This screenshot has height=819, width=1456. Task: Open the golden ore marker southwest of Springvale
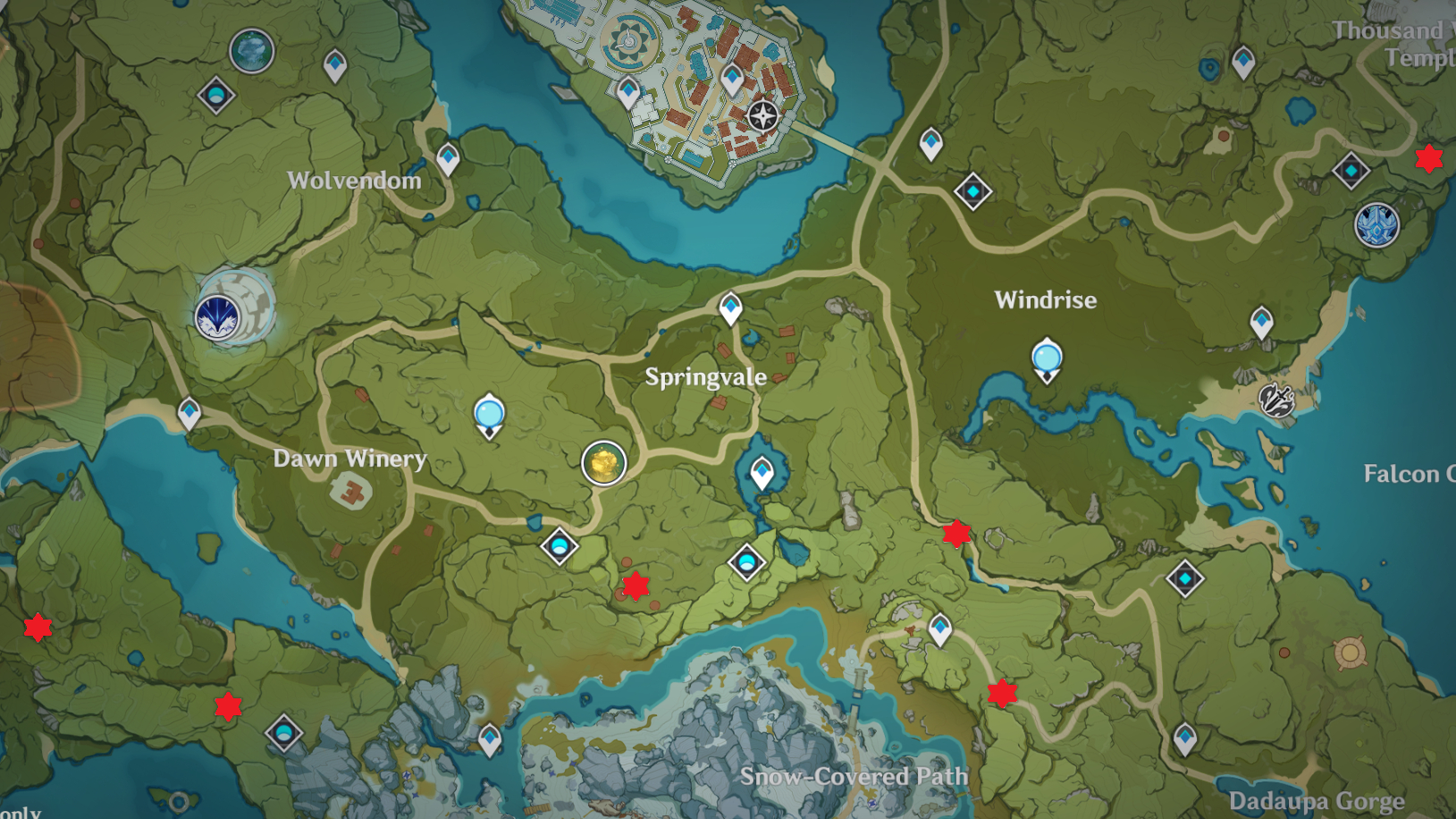click(604, 462)
